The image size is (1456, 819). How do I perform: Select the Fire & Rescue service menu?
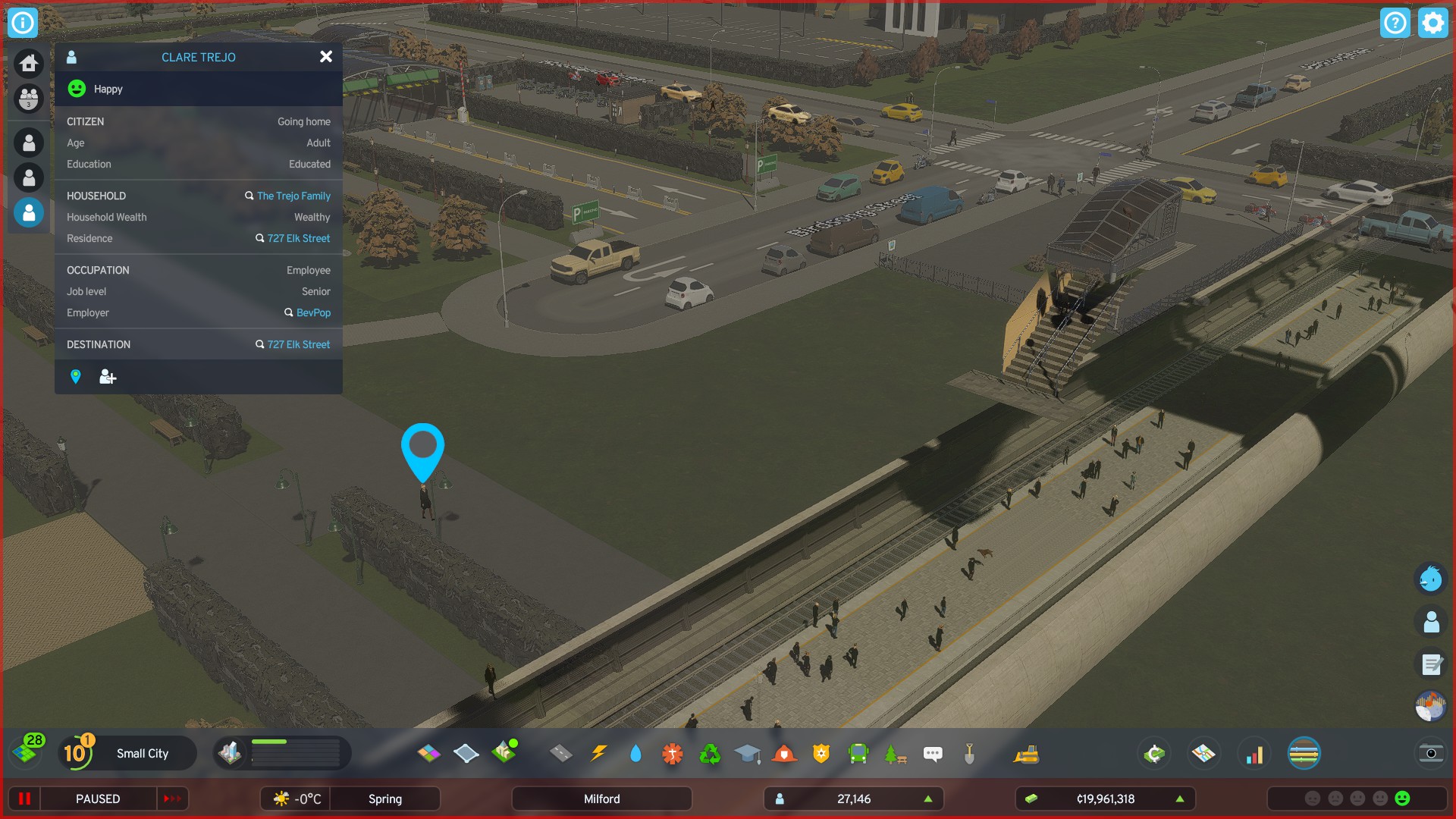(783, 753)
